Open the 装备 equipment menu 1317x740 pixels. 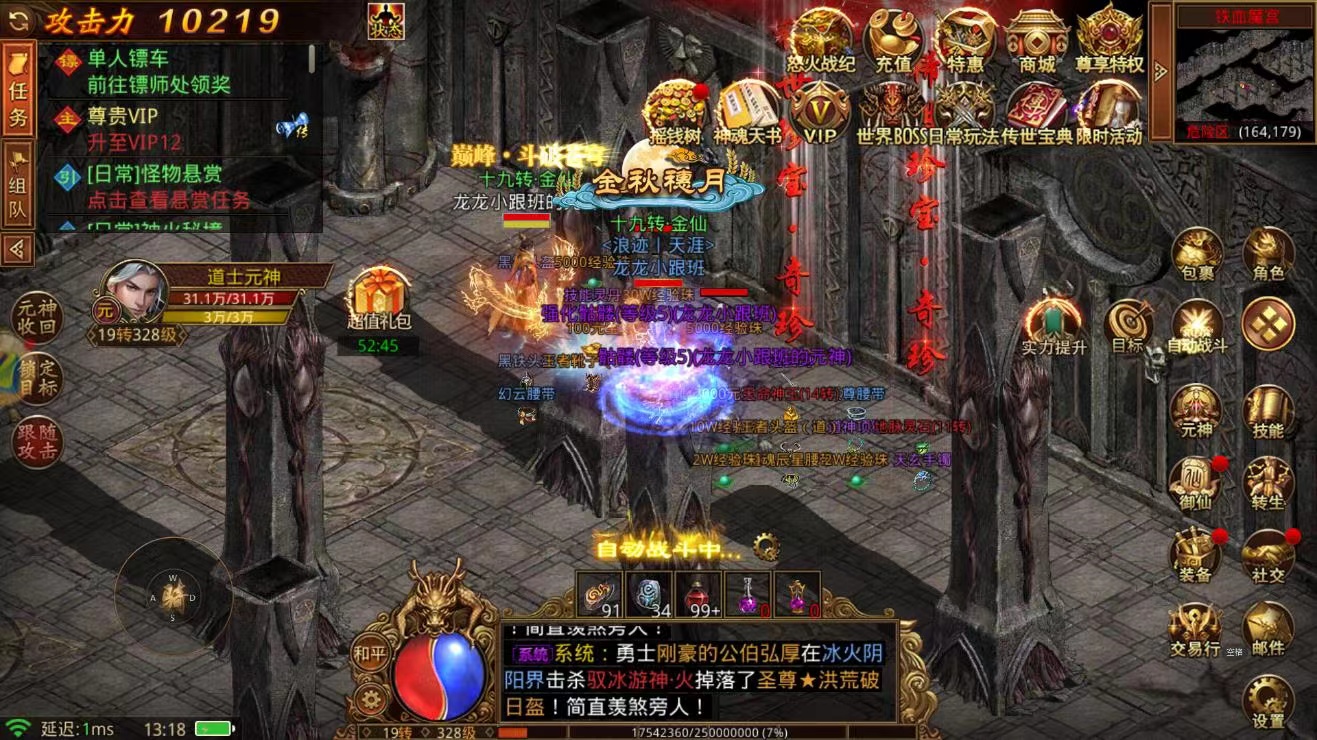coord(1196,555)
